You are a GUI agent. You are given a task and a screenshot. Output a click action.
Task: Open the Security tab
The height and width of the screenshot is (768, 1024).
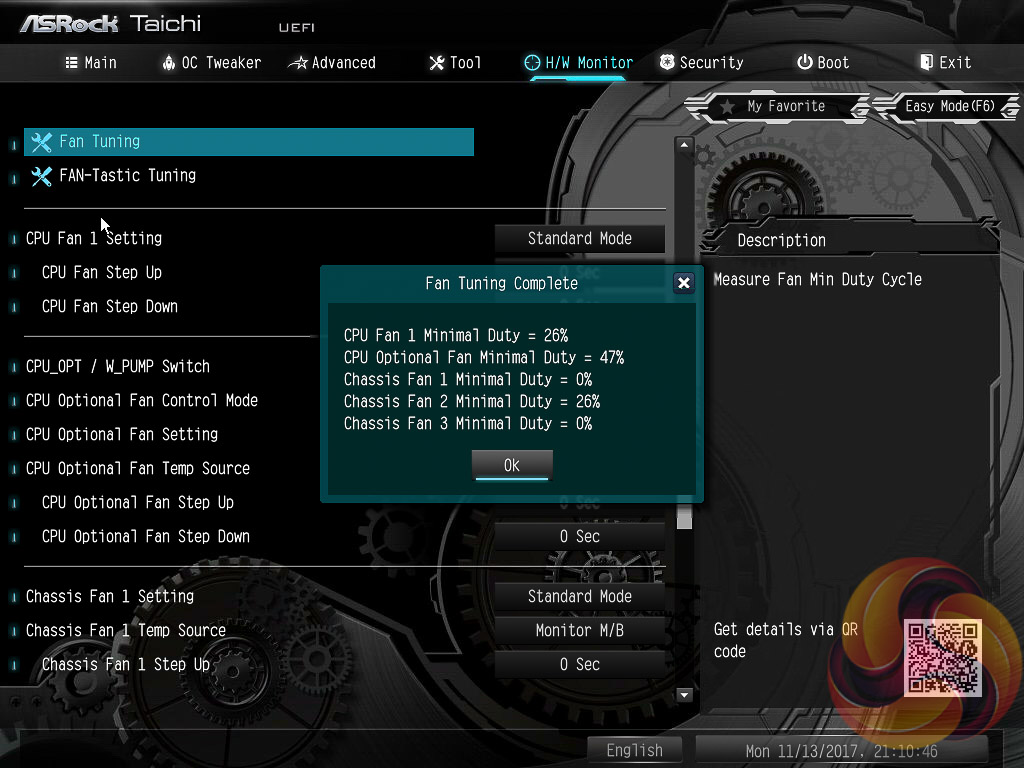pos(701,62)
